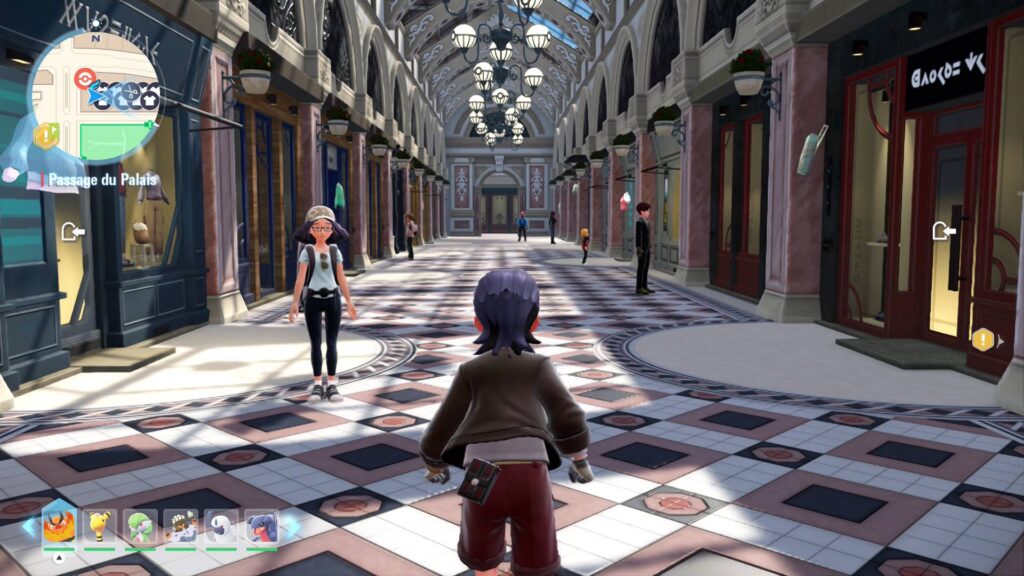Click the small up-arrow under the party bar
Image resolution: width=1024 pixels, height=576 pixels.
(58, 558)
